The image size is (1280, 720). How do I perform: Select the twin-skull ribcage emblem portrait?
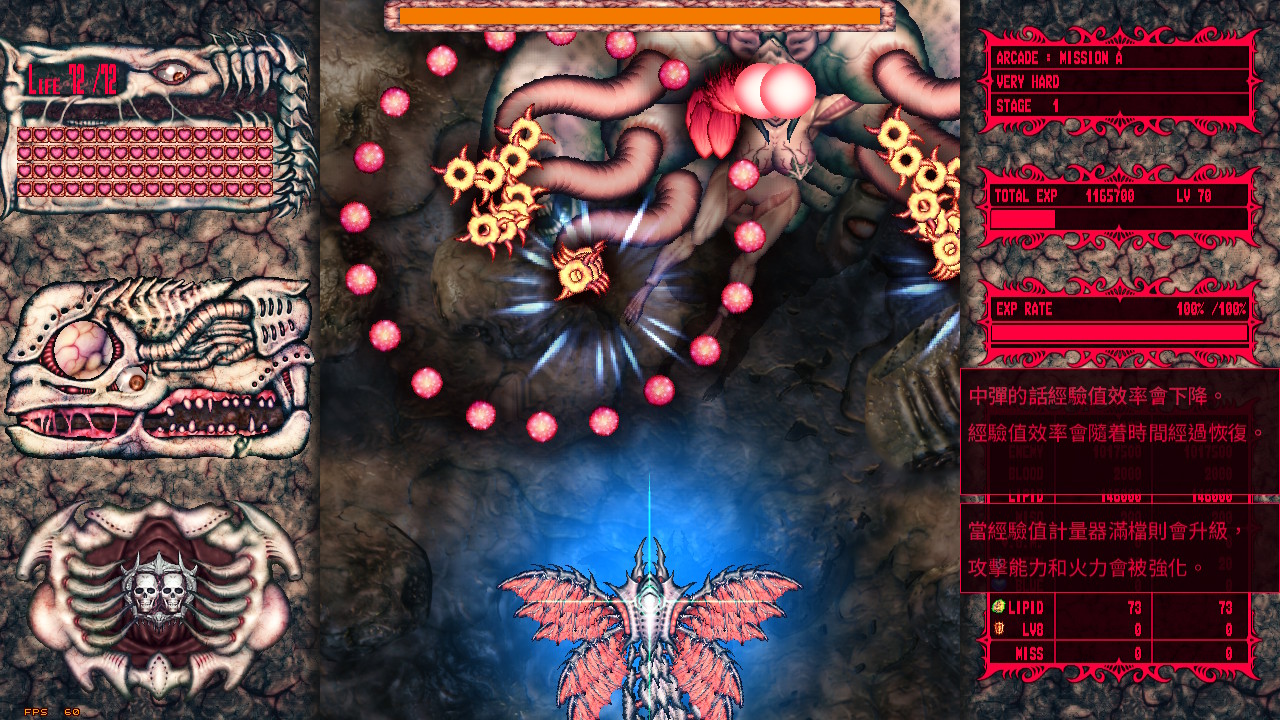[x=160, y=590]
